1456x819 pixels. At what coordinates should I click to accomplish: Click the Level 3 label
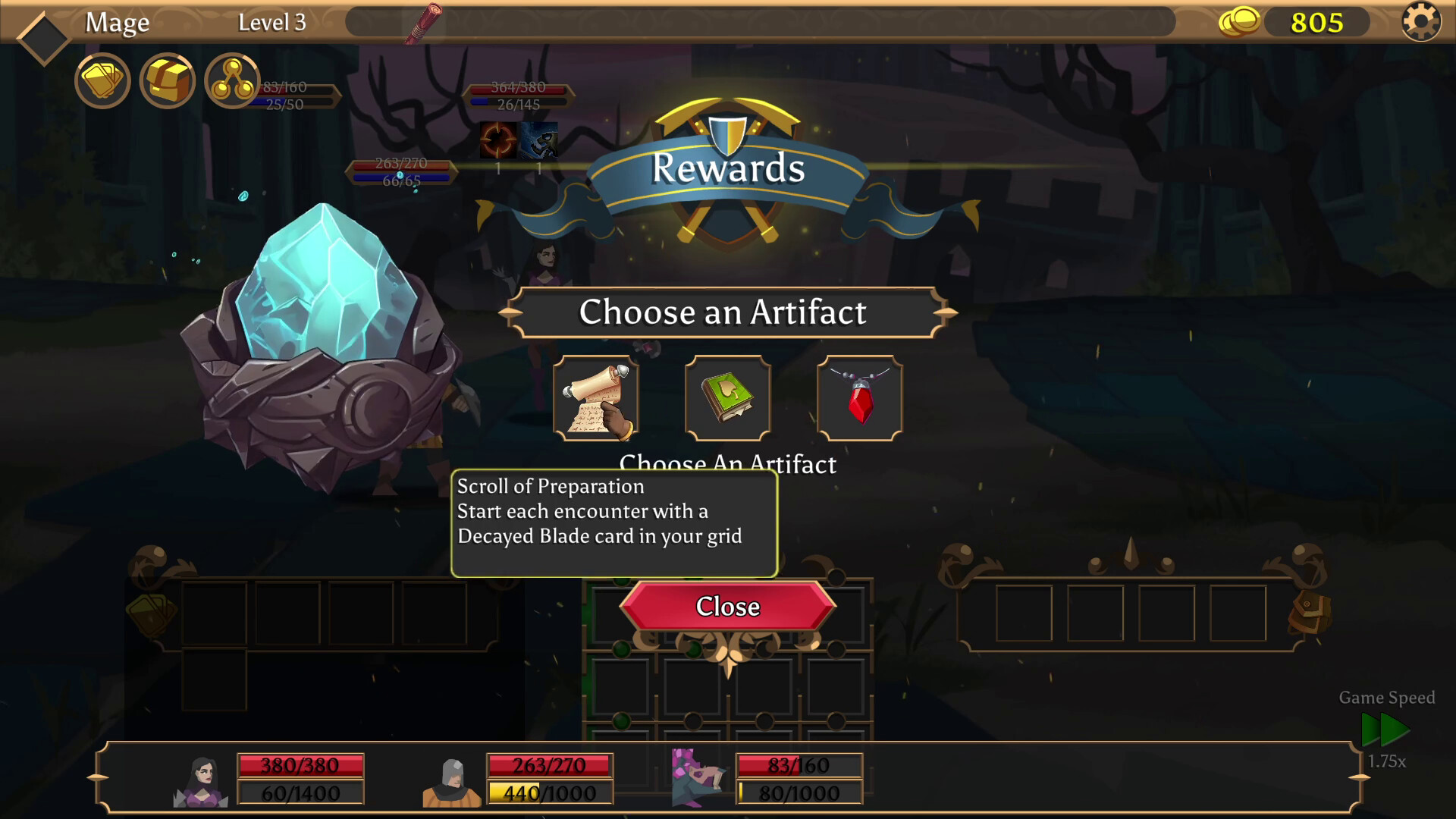271,22
